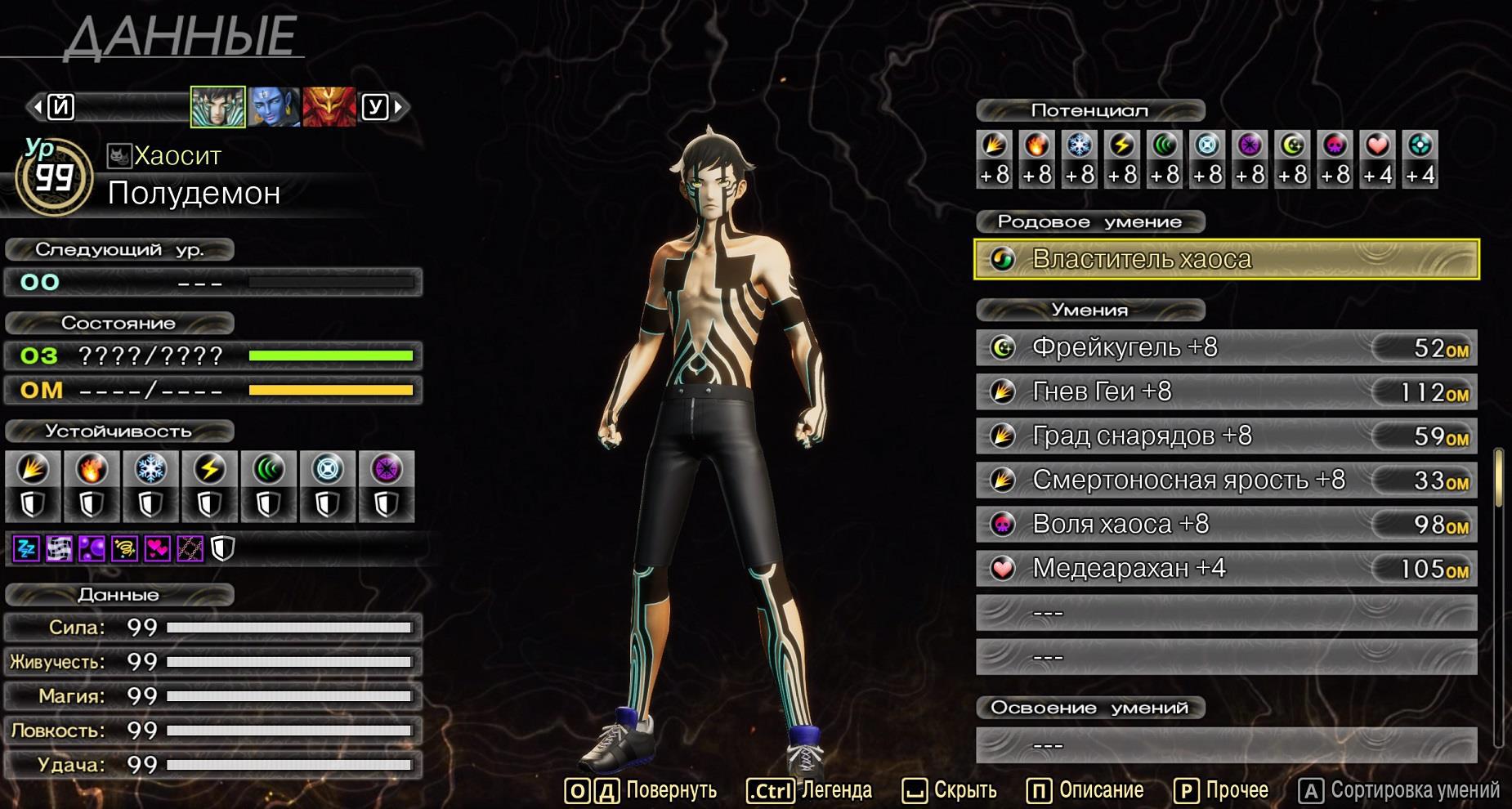
Task: Switch to the blue-skinned demon portrait
Action: (x=274, y=107)
